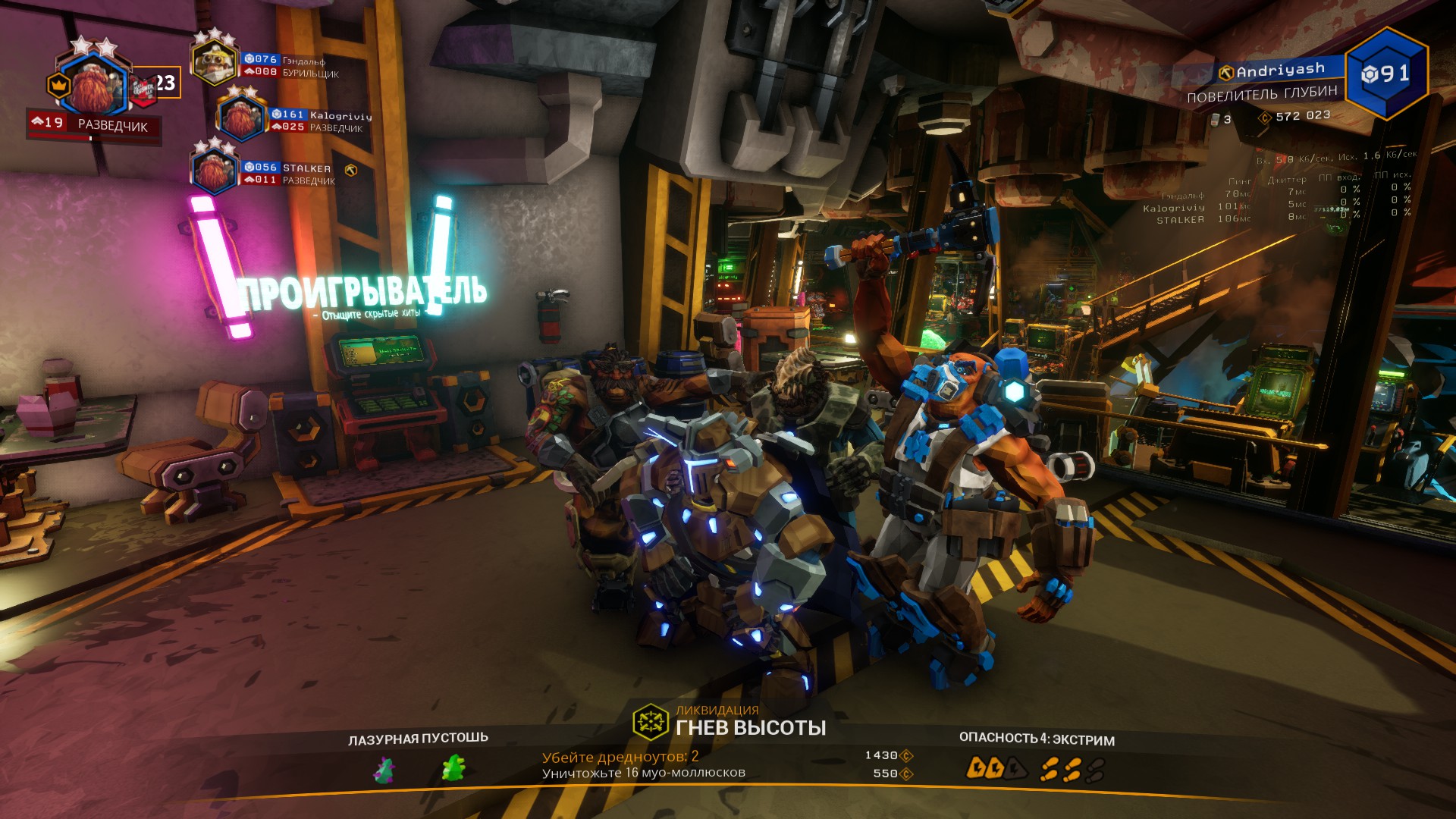Click your own Разведчик portrait

tap(94, 85)
